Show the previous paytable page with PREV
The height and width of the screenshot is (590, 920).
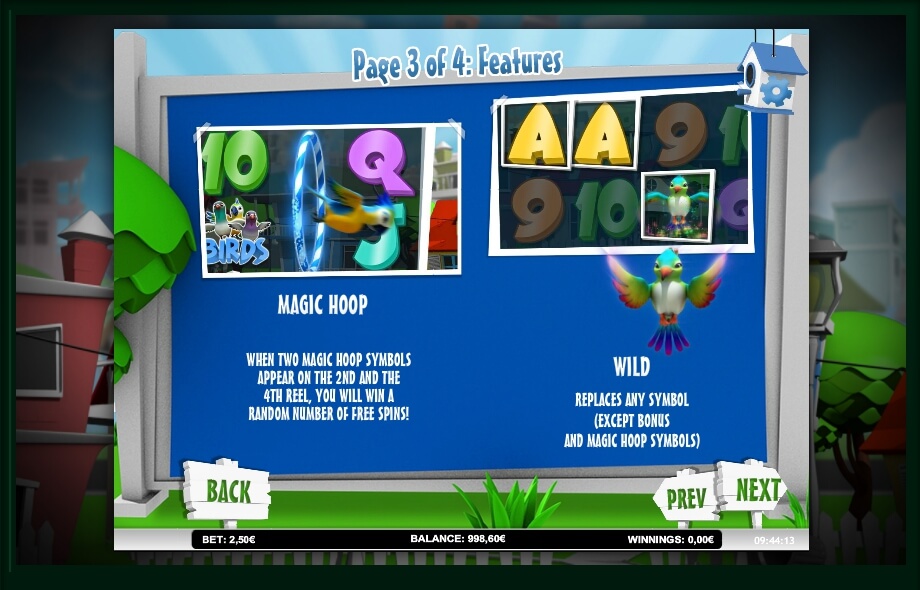pos(686,497)
